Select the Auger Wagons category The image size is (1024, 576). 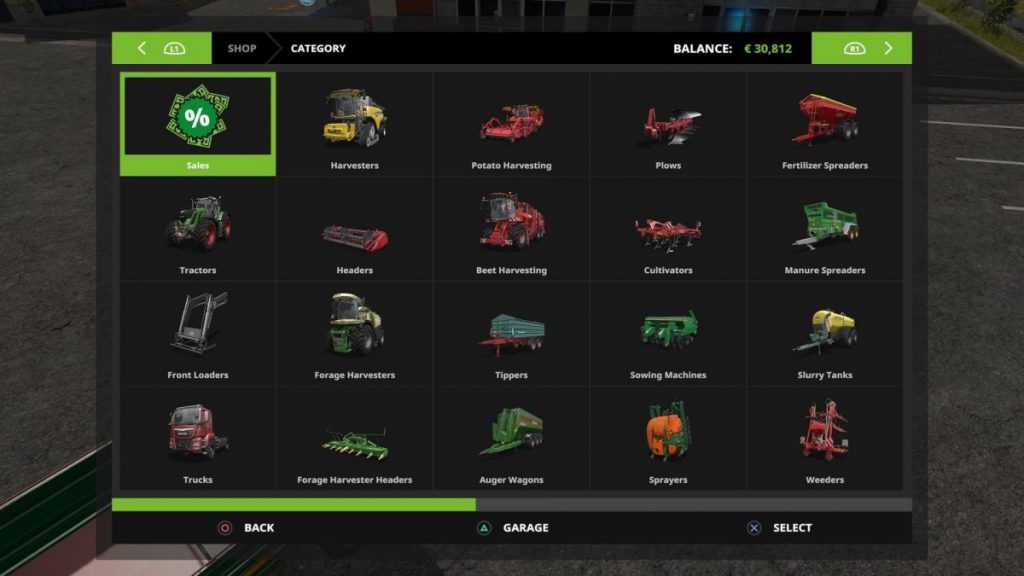coord(511,439)
